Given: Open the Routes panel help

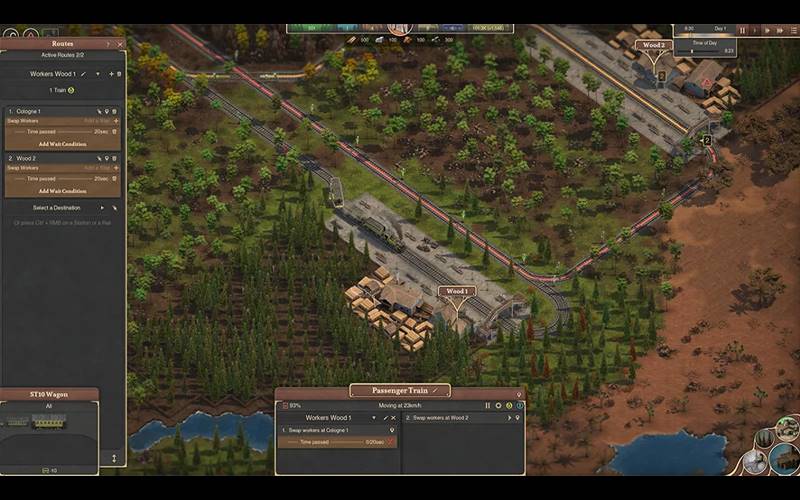Looking at the screenshot, I should click(108, 44).
